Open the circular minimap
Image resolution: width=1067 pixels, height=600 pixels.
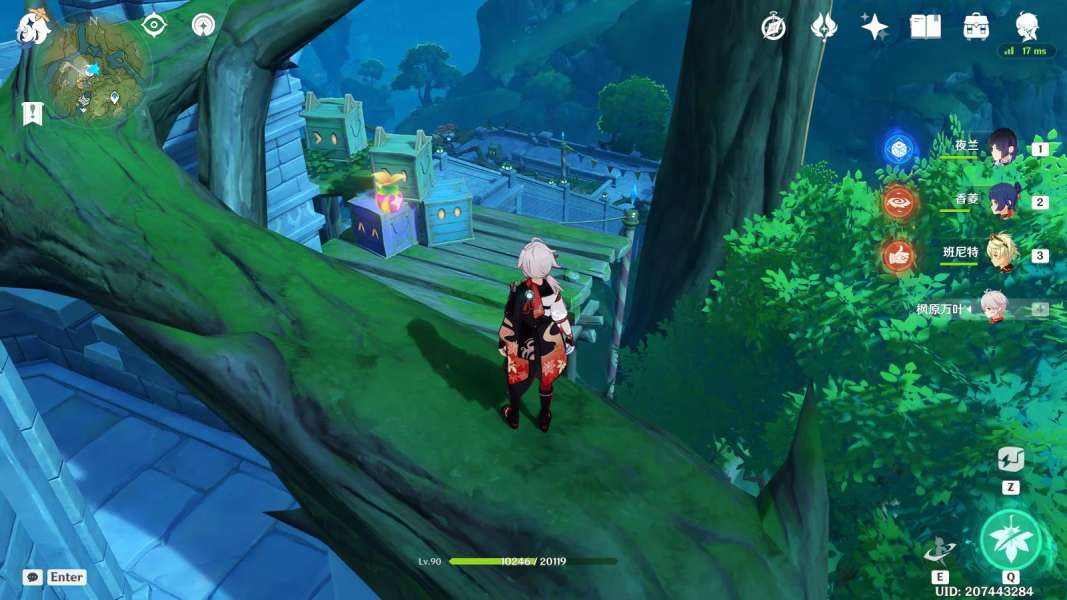click(x=92, y=70)
